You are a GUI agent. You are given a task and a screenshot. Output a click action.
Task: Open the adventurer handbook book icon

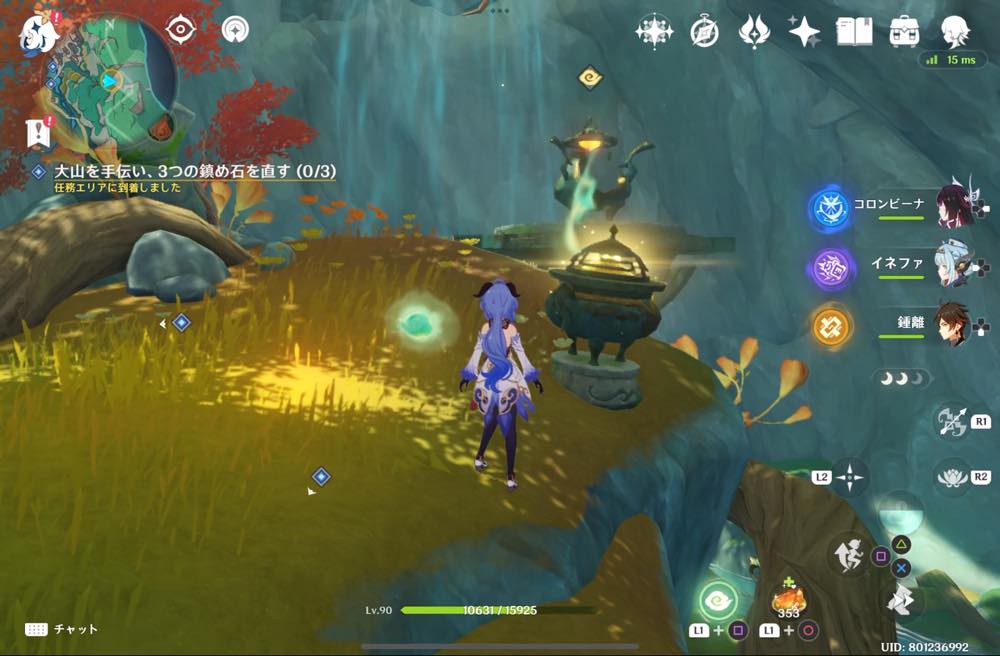point(854,31)
